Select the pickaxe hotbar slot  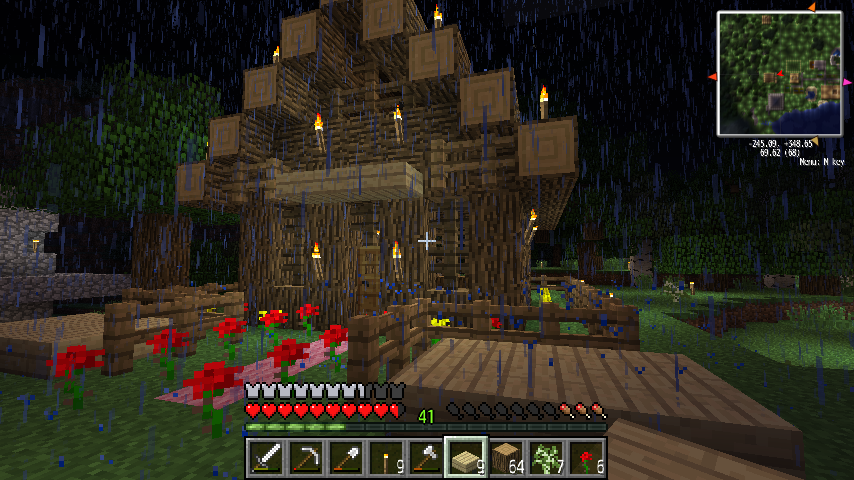point(305,458)
